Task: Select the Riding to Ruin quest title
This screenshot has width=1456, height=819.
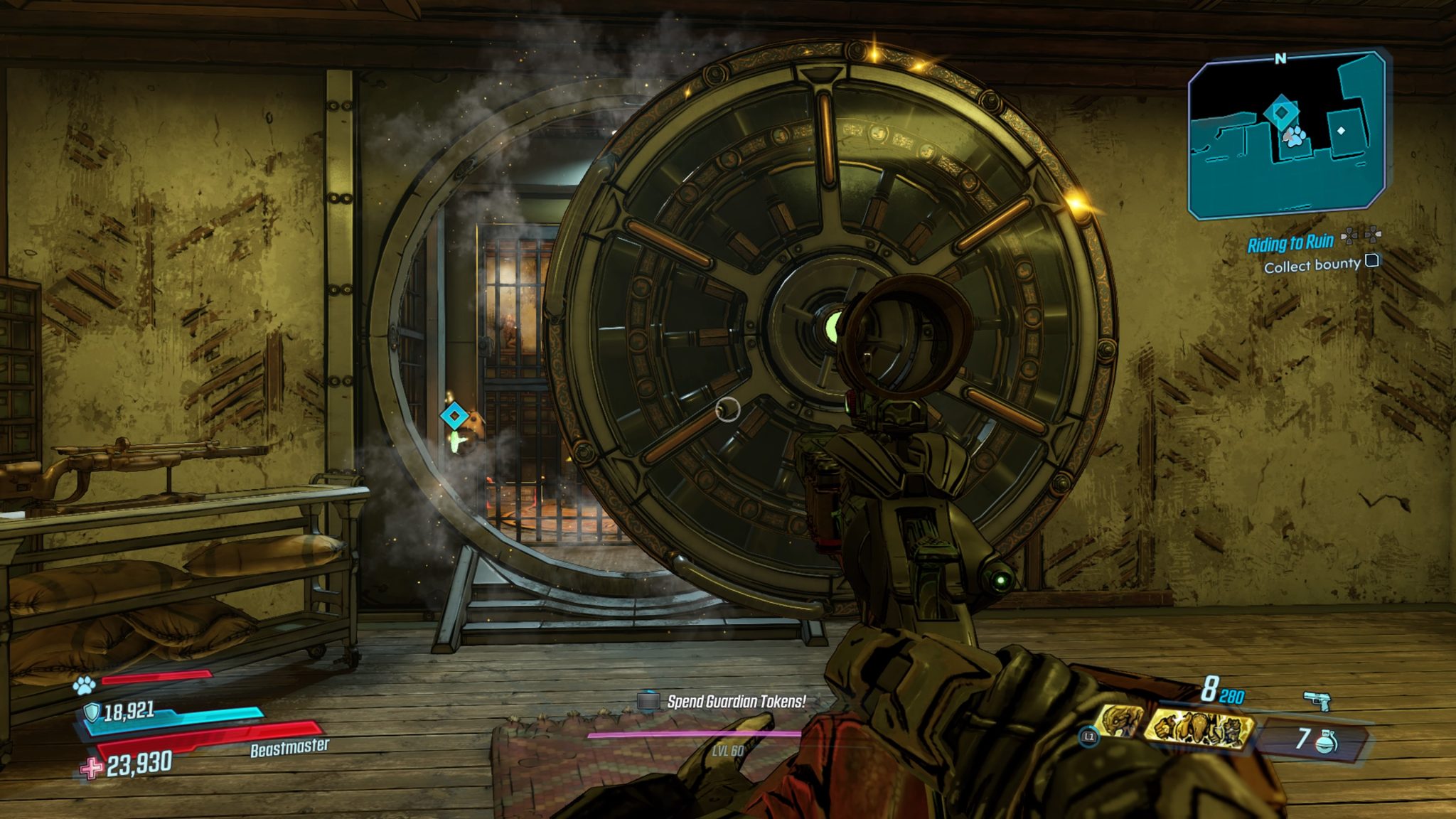Action: pyautogui.click(x=1291, y=243)
